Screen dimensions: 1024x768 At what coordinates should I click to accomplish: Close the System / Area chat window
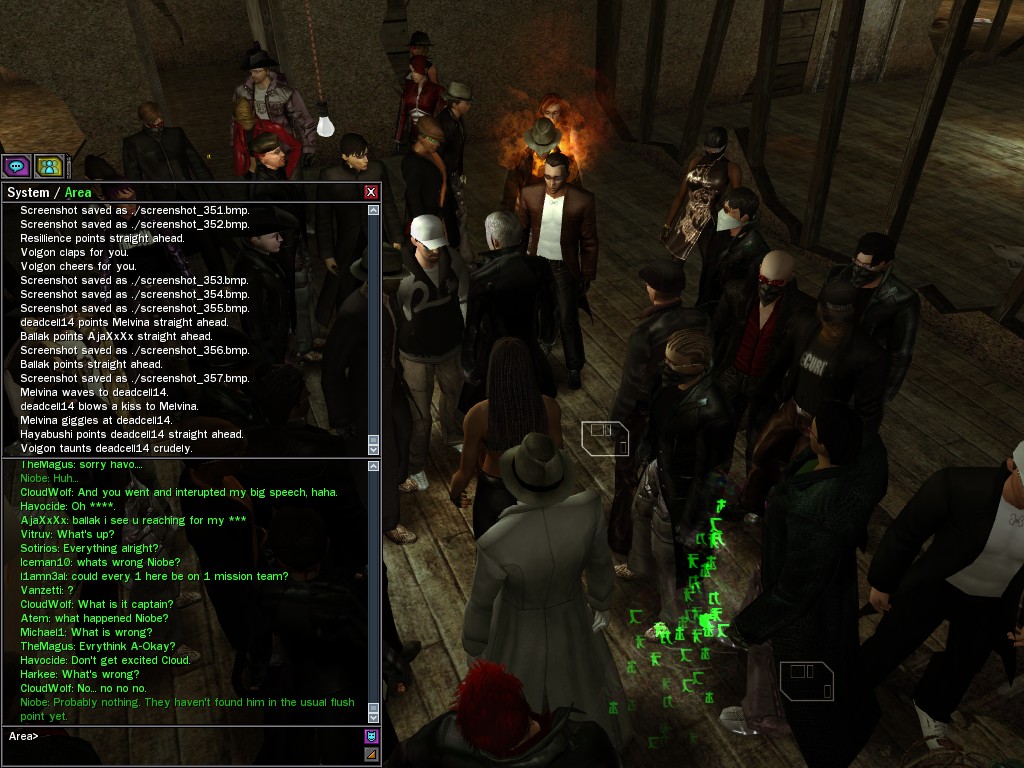pos(371,192)
